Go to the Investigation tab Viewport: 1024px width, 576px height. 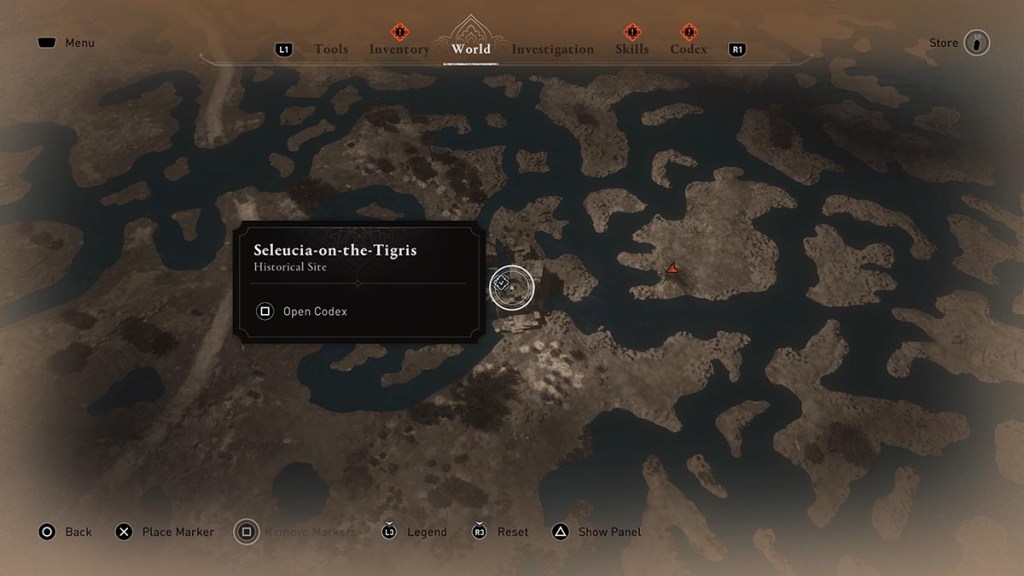tap(552, 49)
